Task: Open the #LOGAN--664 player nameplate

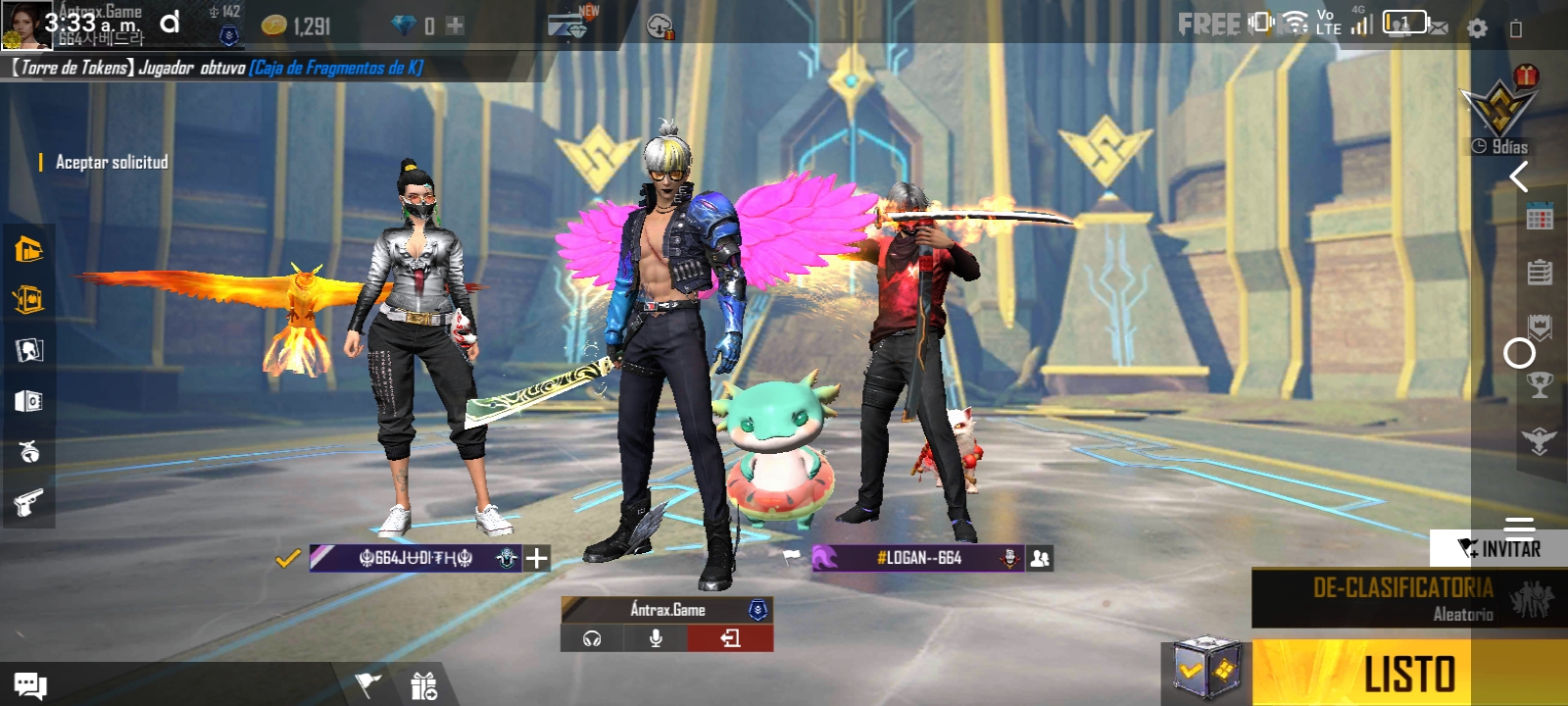Action: [917, 558]
